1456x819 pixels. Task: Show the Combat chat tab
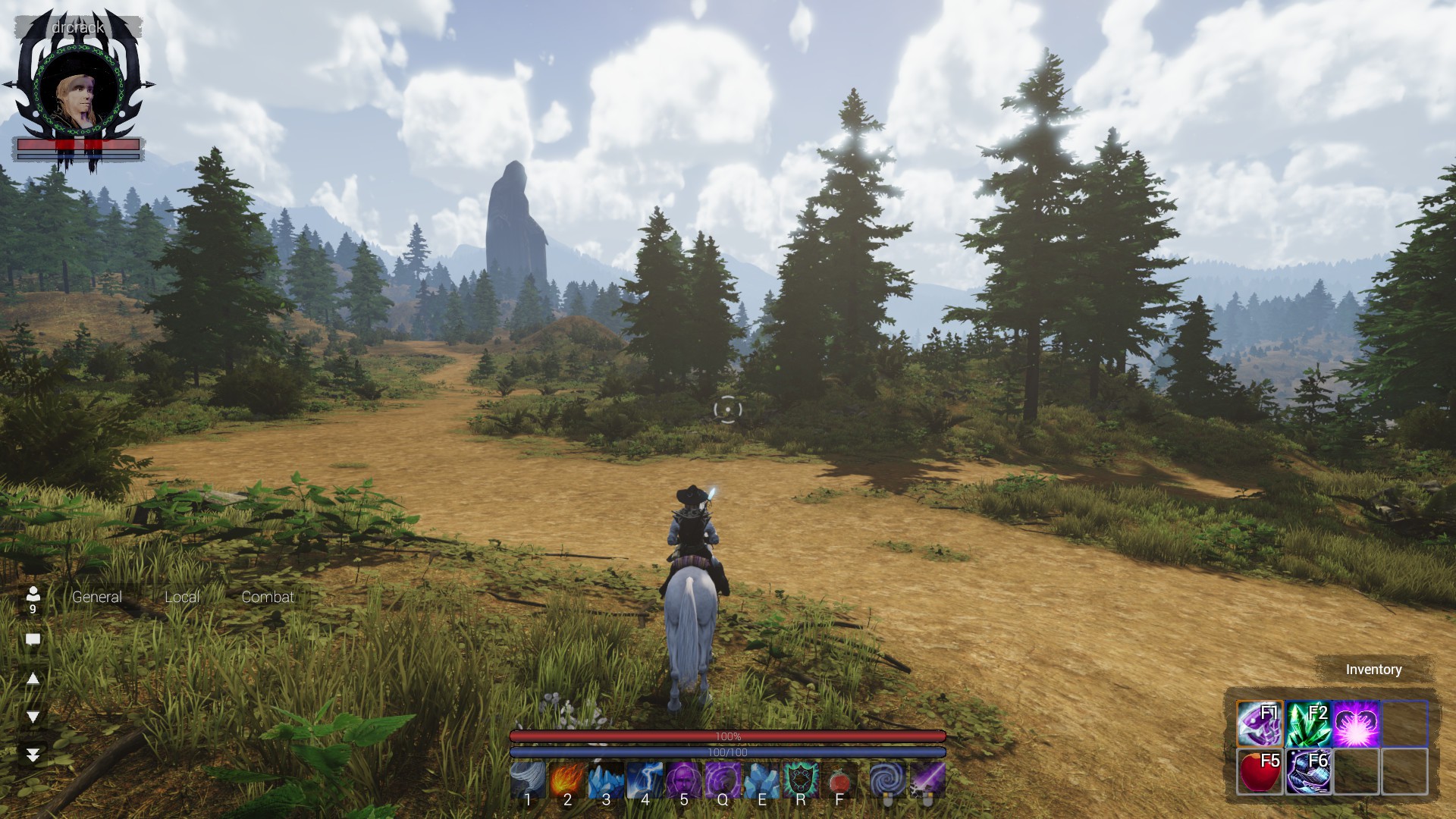click(x=268, y=597)
